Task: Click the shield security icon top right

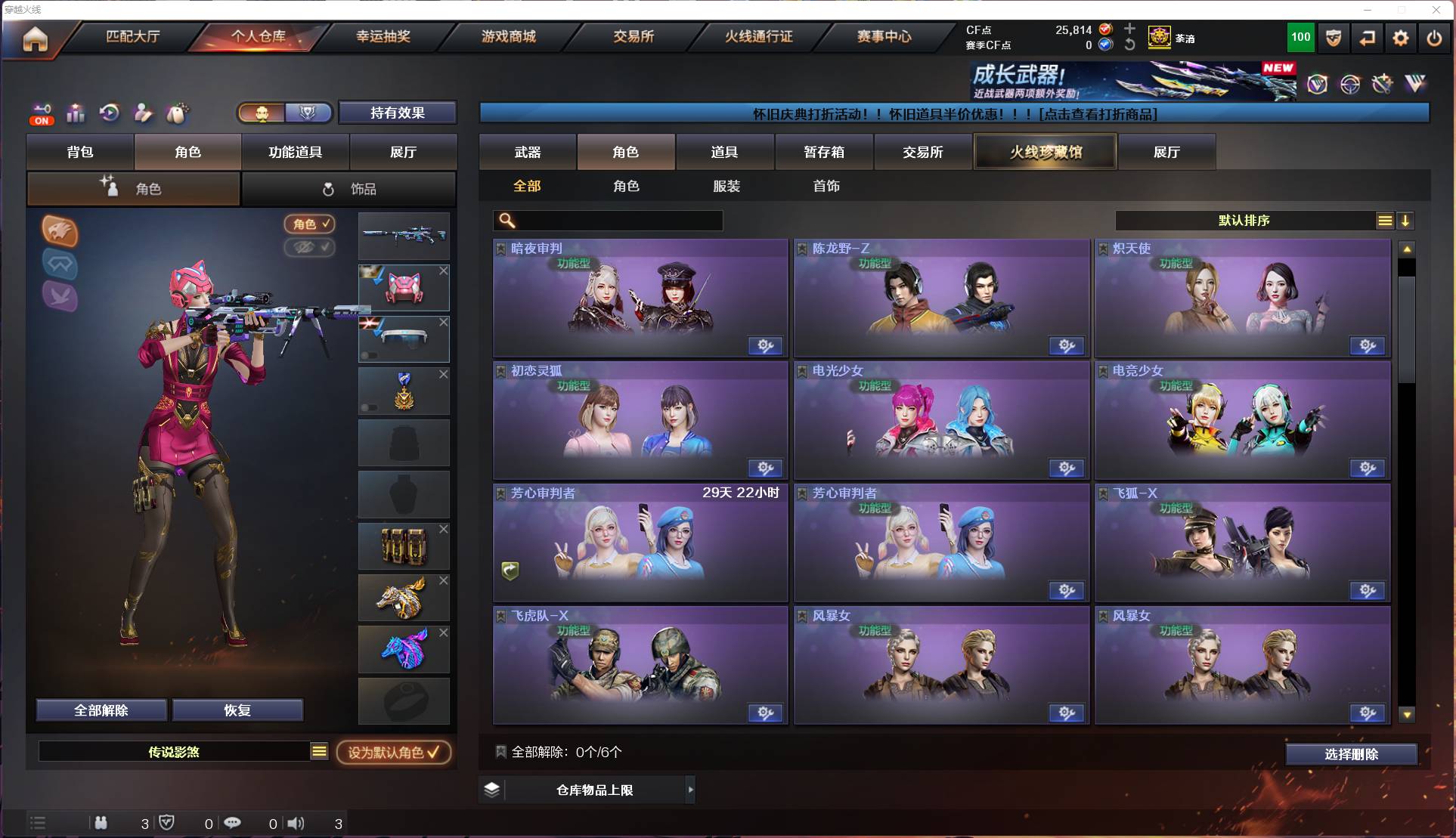Action: tap(1333, 38)
